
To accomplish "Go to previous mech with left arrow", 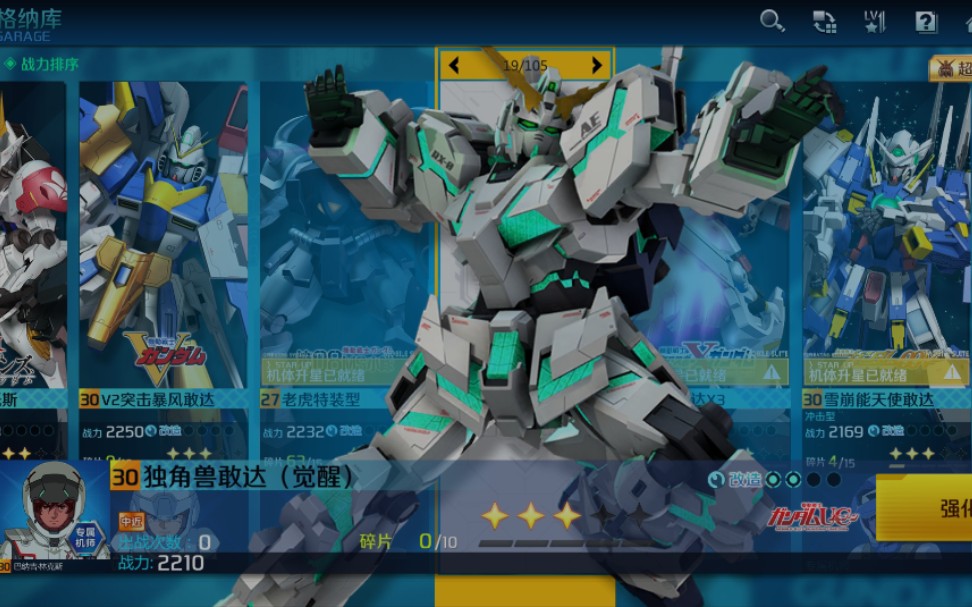I will tap(454, 66).
